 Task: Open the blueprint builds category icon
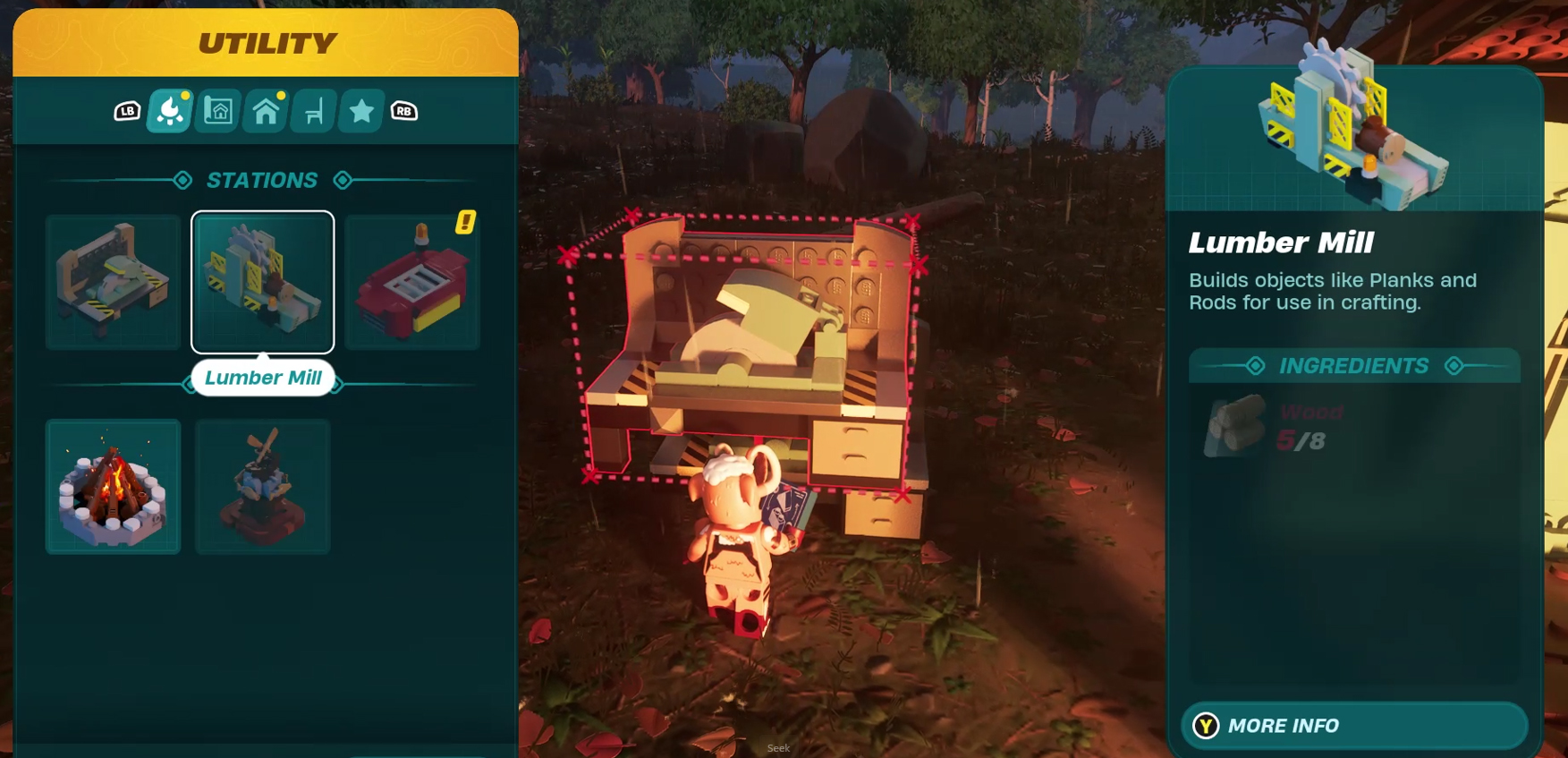[217, 109]
